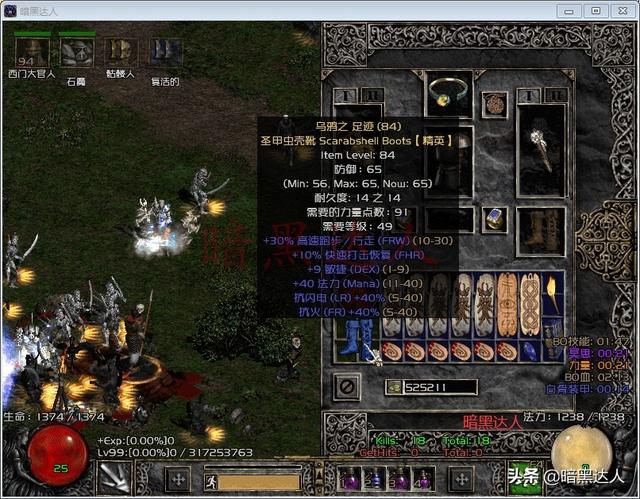Maximize the game window
This screenshot has width=640, height=499.
[x=595, y=10]
